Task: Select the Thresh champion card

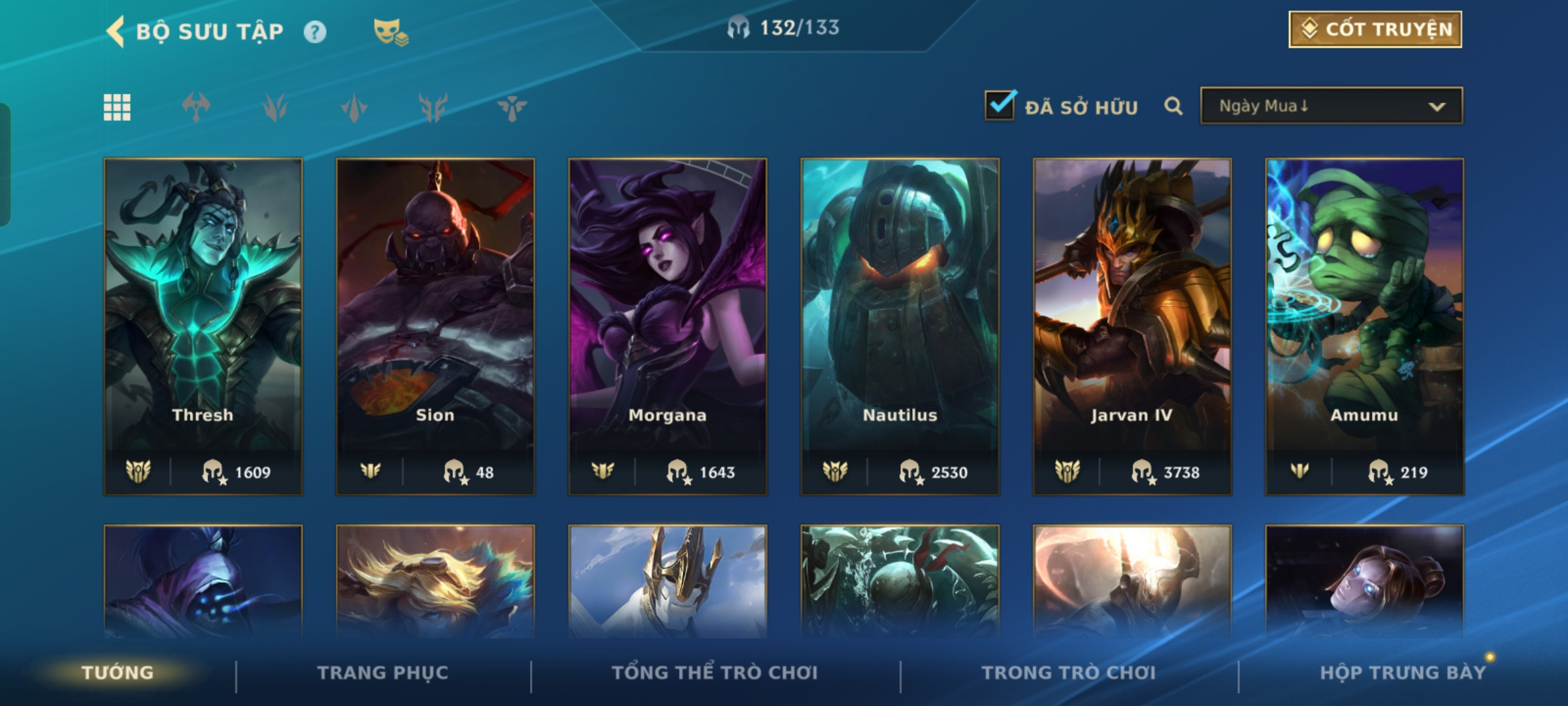Action: click(x=203, y=326)
